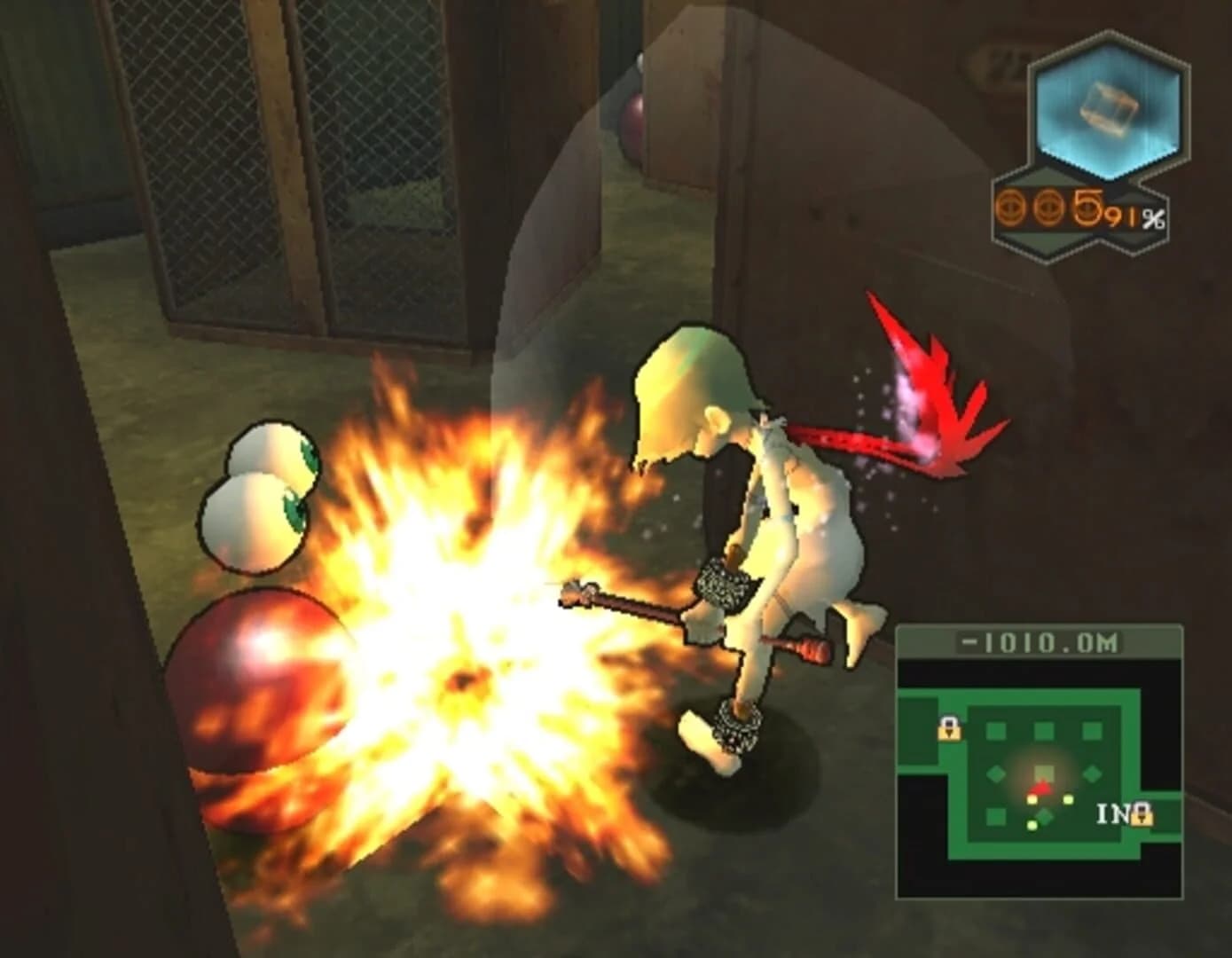Click the second orange coin icon in the HUD
The image size is (1232, 958).
1048,207
